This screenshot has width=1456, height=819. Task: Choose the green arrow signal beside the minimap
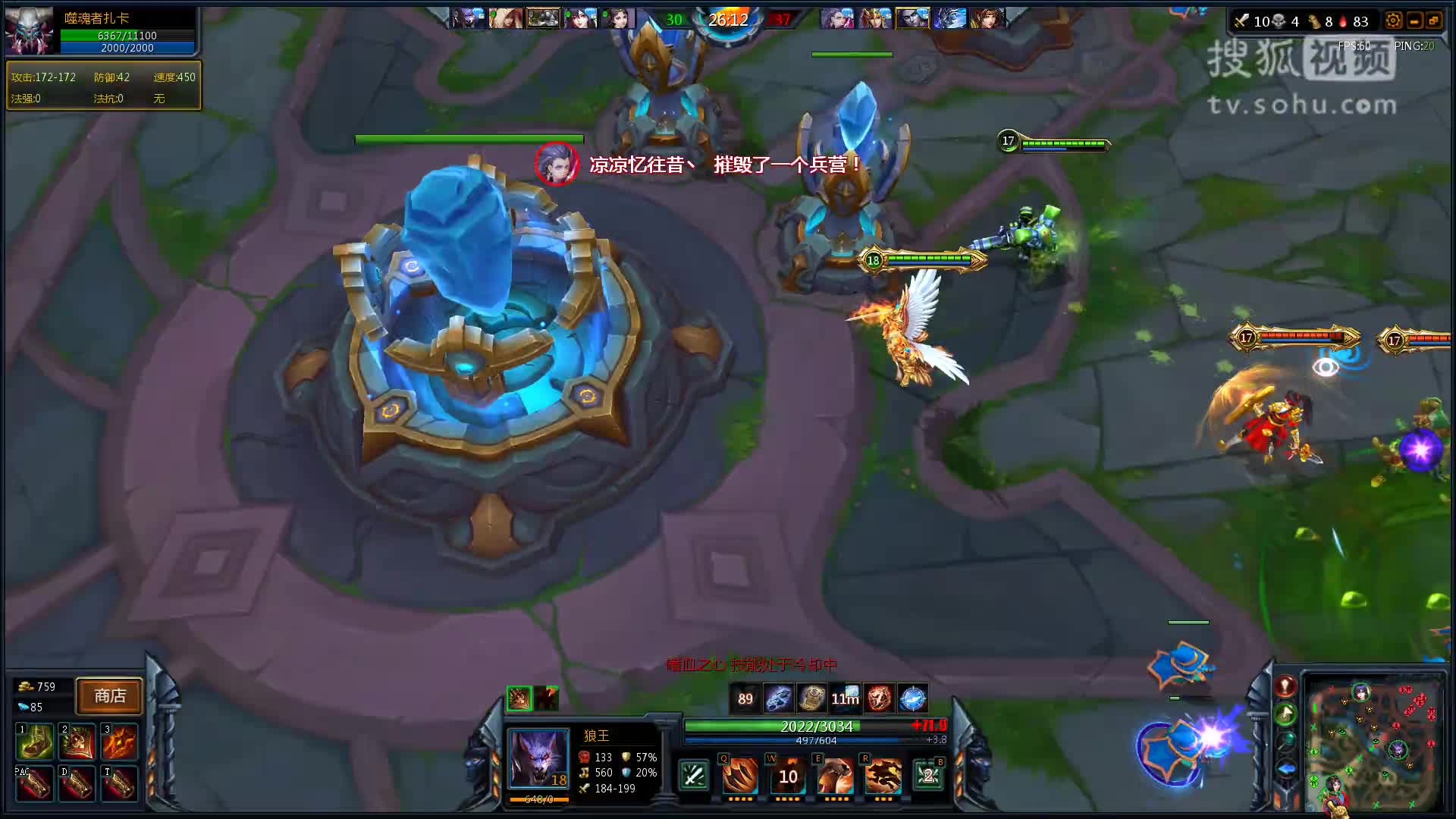(1285, 714)
